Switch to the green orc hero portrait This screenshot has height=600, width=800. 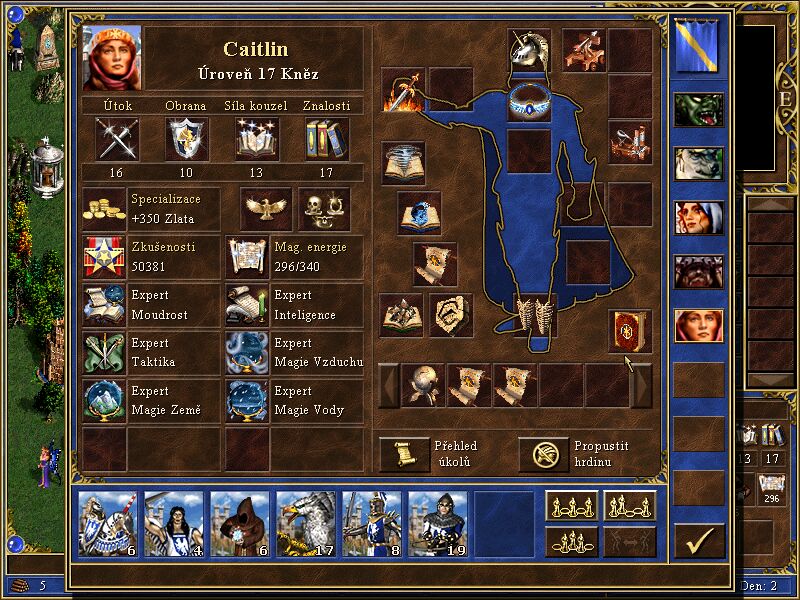[698, 110]
